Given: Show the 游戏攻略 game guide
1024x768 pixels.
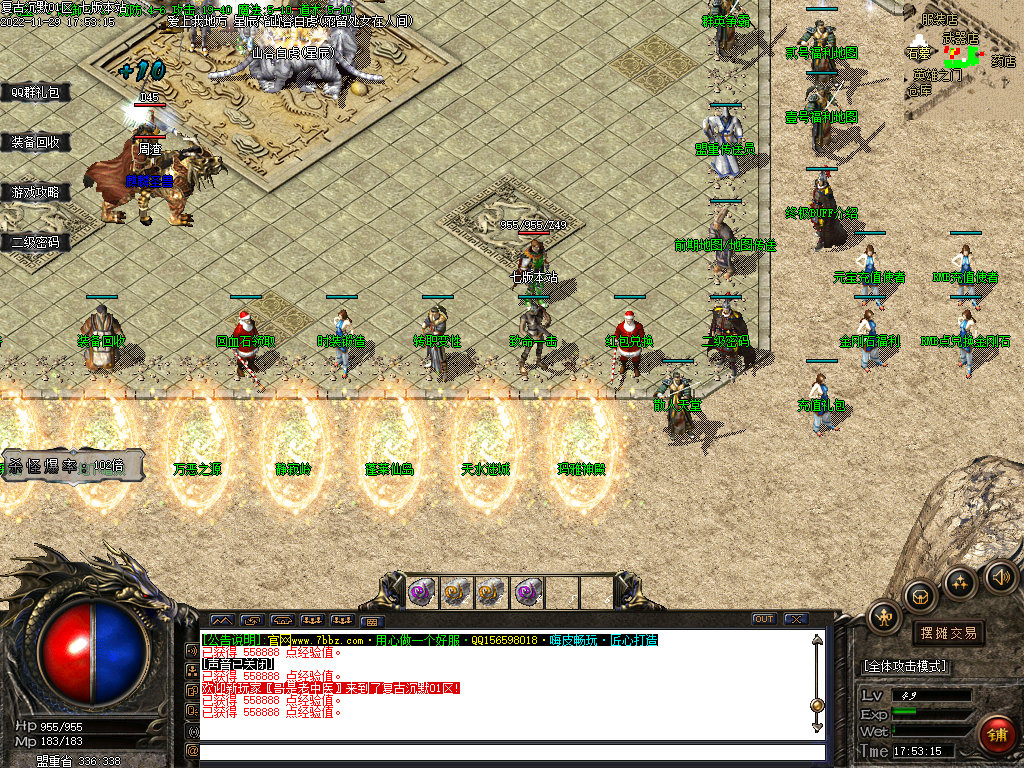Looking at the screenshot, I should 35,192.
